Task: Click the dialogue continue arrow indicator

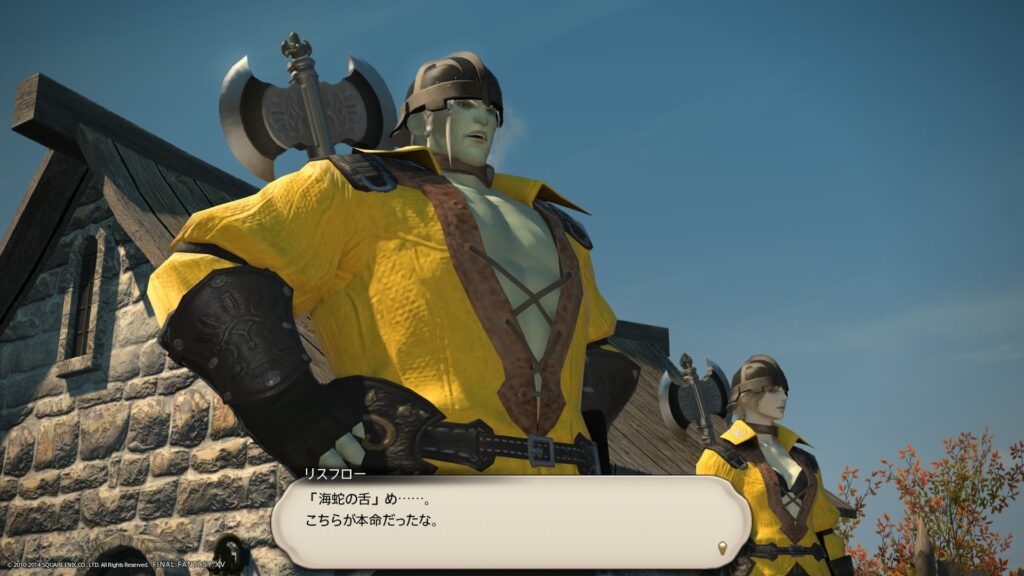Action: (724, 548)
